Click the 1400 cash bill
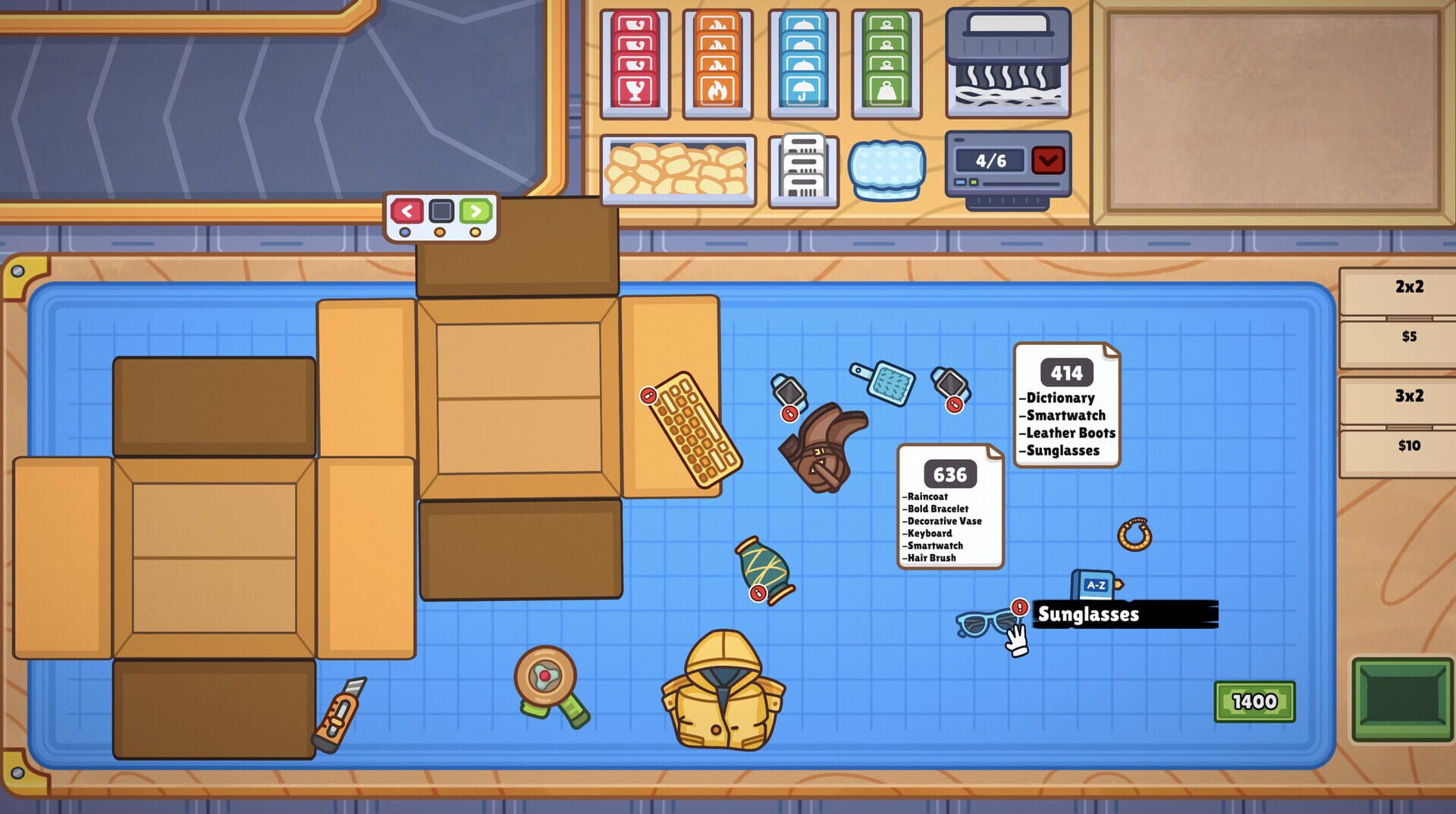 [1255, 701]
